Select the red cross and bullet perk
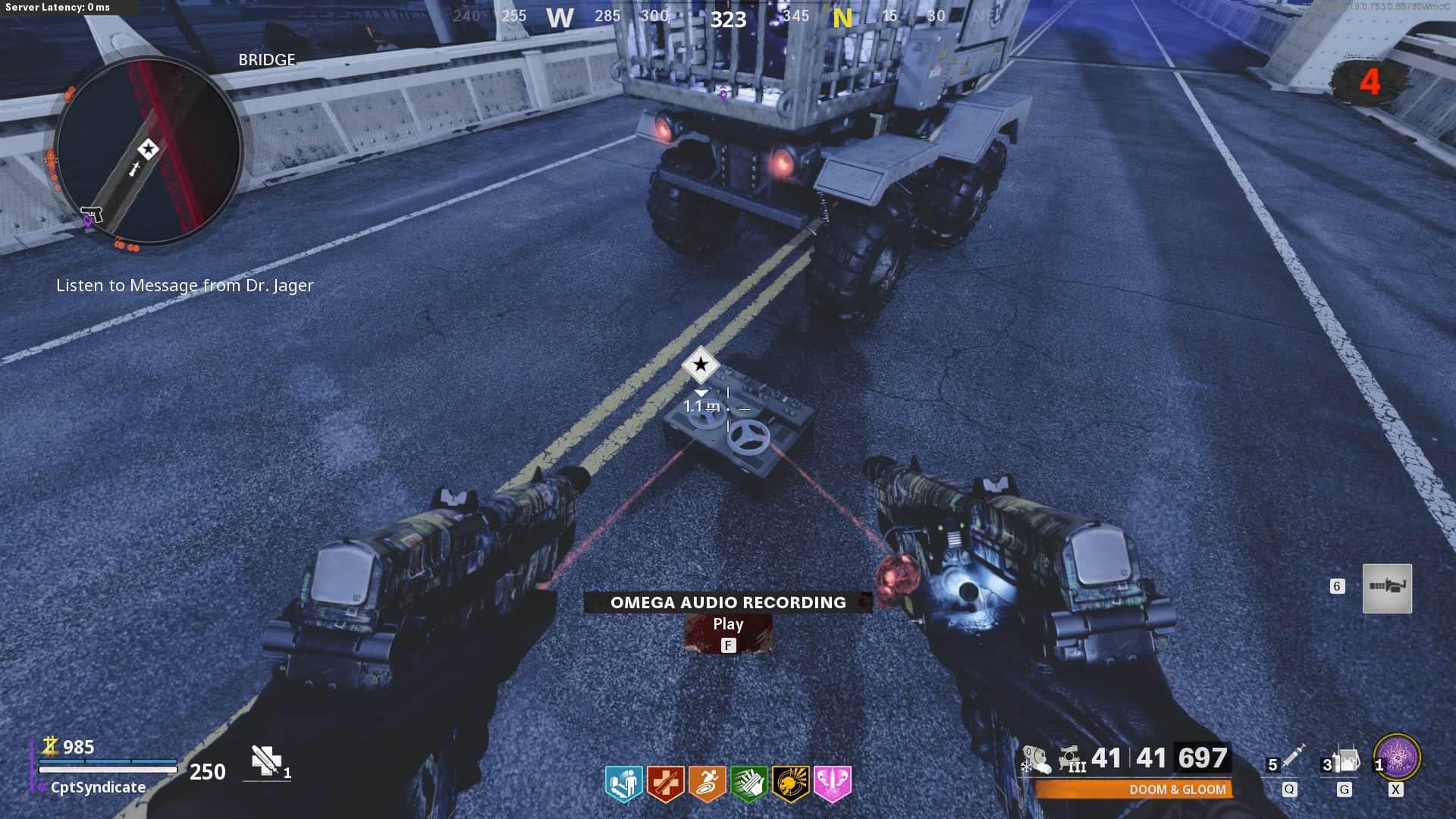The image size is (1456, 819). point(665,783)
